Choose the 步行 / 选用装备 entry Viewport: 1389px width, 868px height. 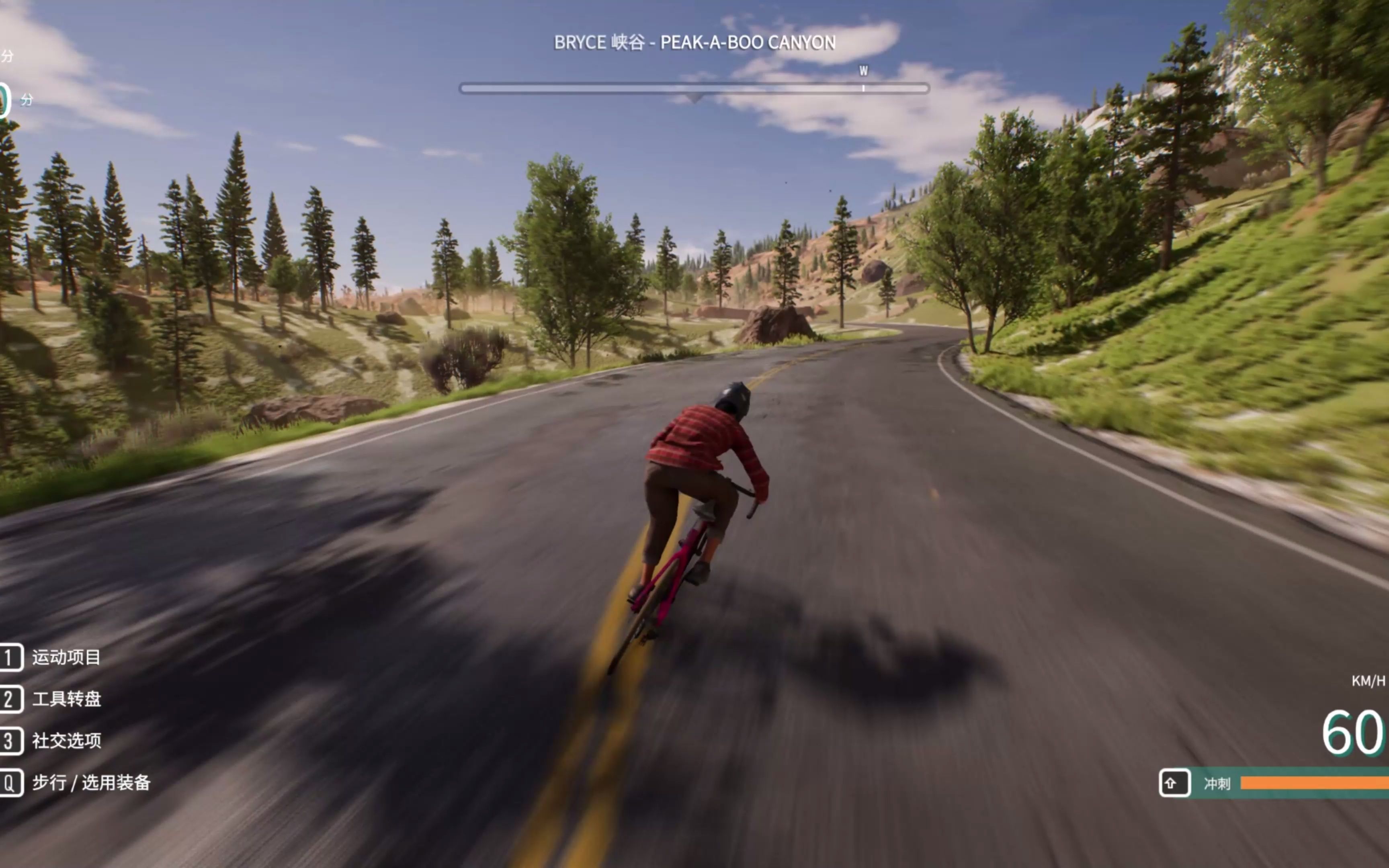point(90,782)
